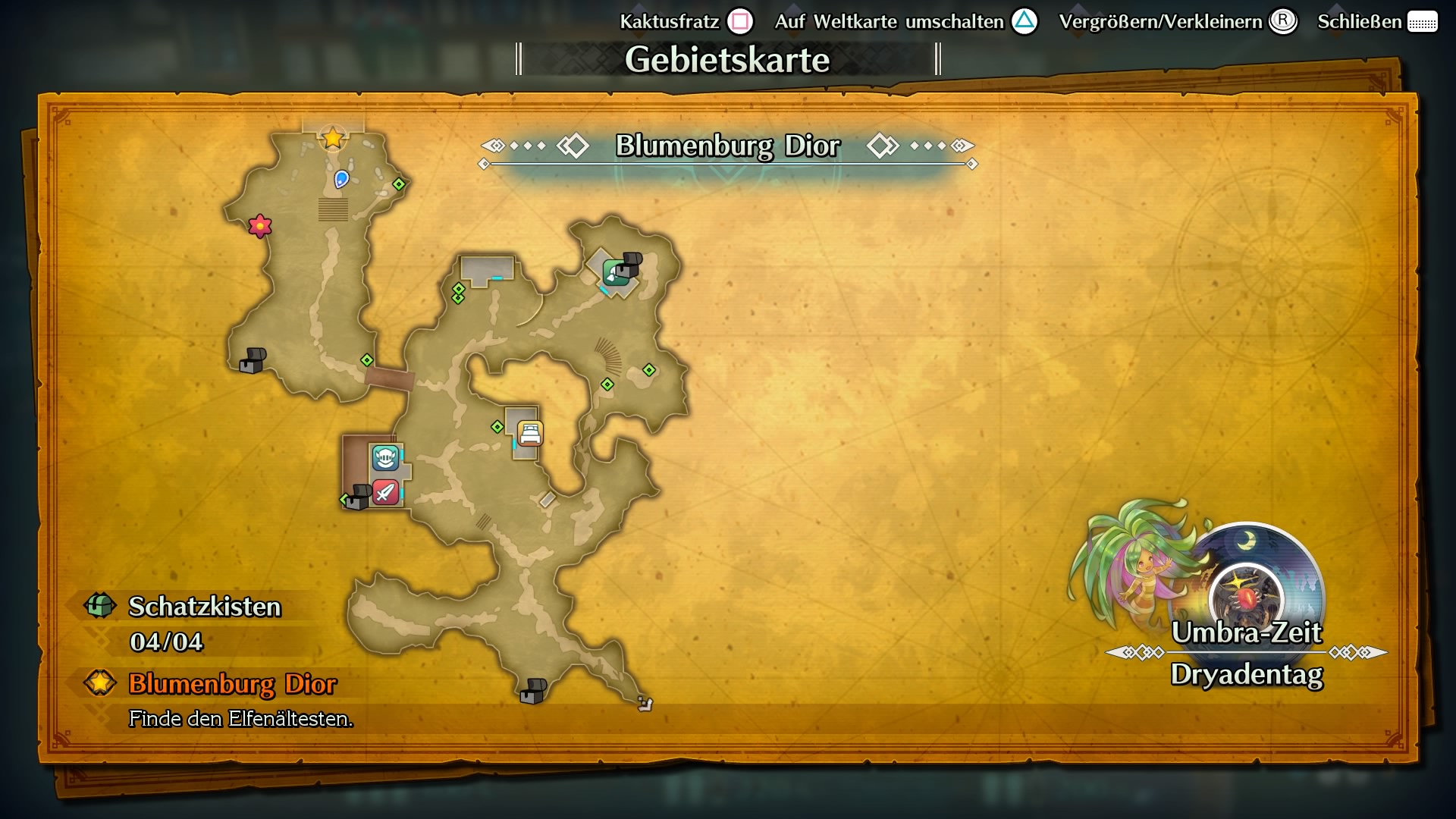Select the blue current-location marker
The height and width of the screenshot is (819, 1456).
tap(342, 179)
